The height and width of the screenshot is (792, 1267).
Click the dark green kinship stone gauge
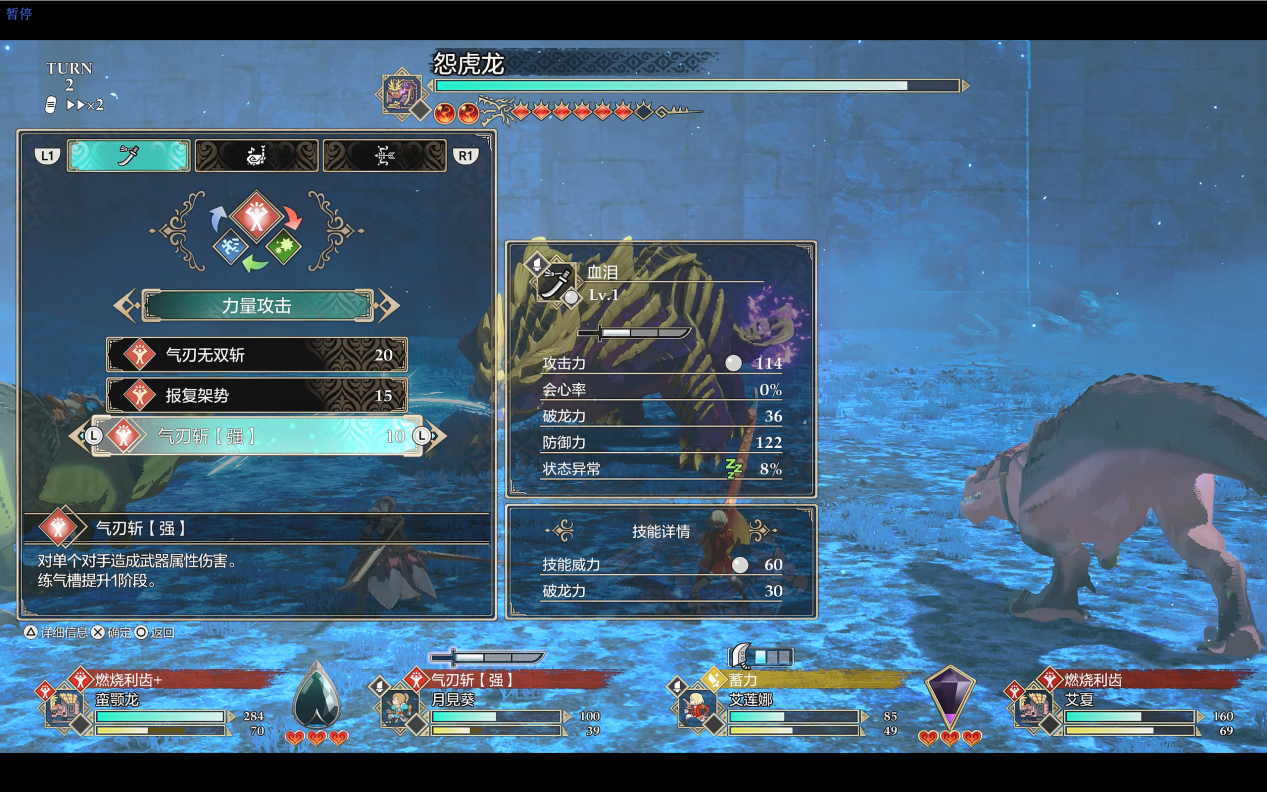(x=316, y=694)
